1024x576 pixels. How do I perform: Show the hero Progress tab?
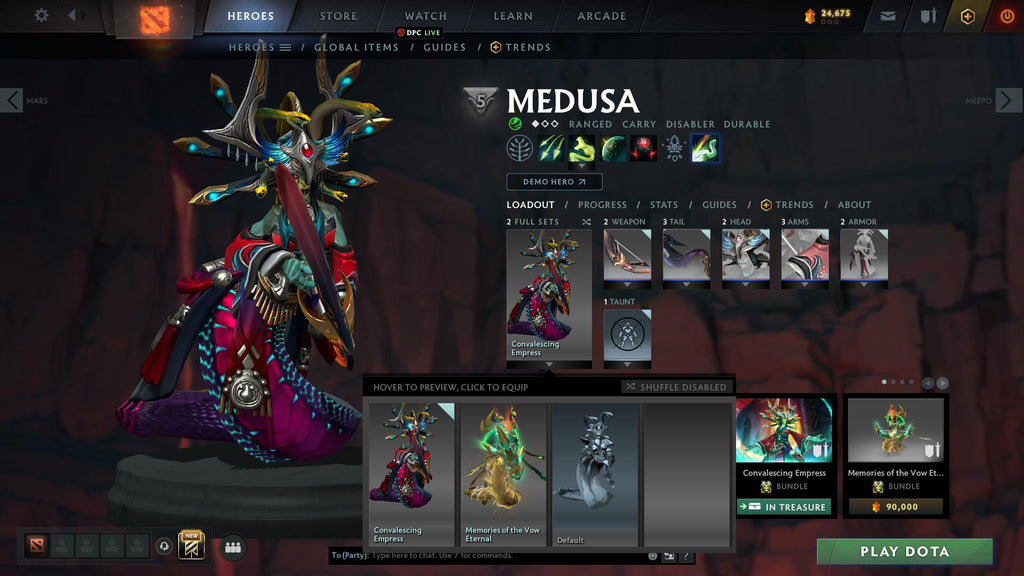click(x=602, y=205)
